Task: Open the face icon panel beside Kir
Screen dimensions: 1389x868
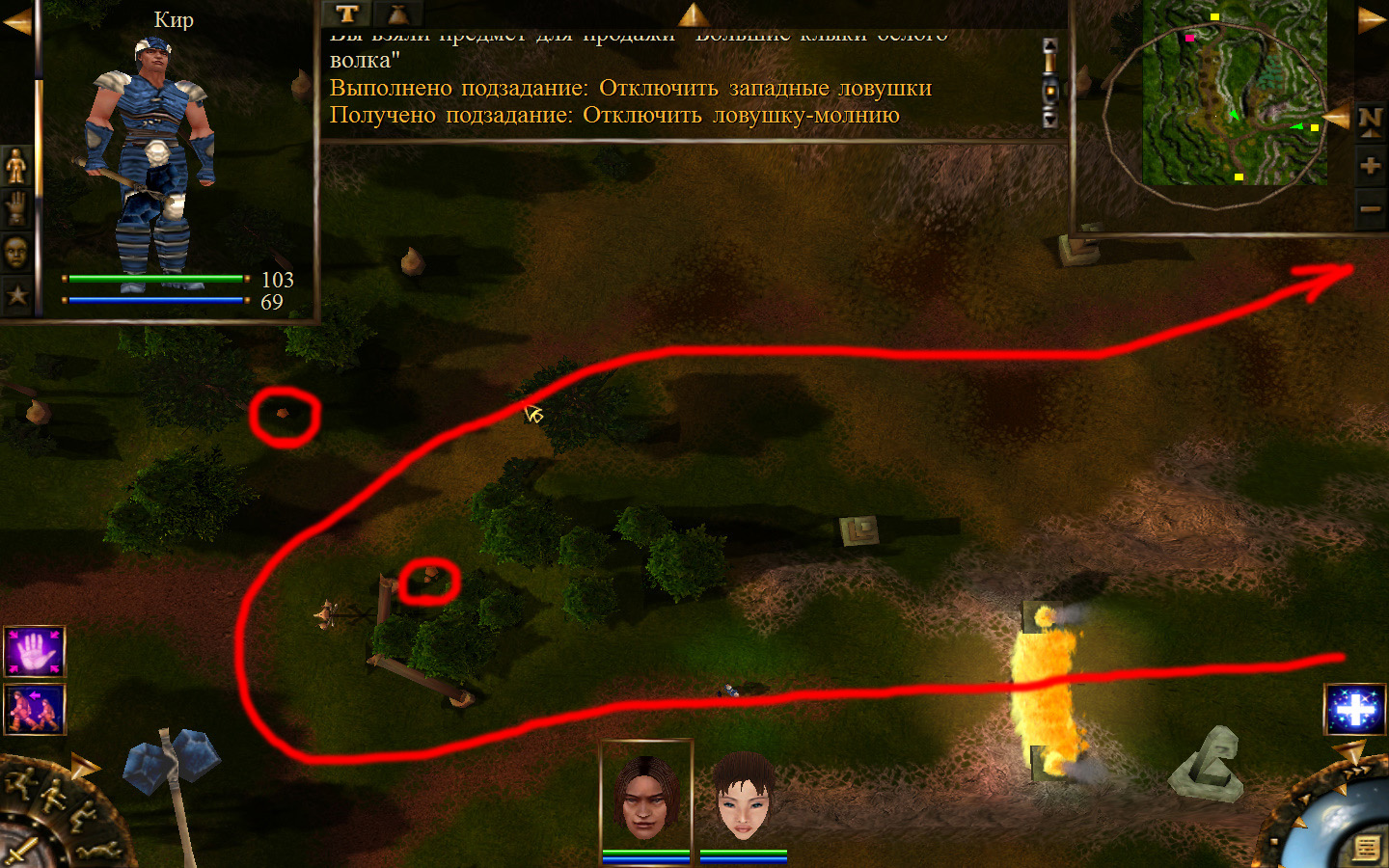Action: coord(16,253)
